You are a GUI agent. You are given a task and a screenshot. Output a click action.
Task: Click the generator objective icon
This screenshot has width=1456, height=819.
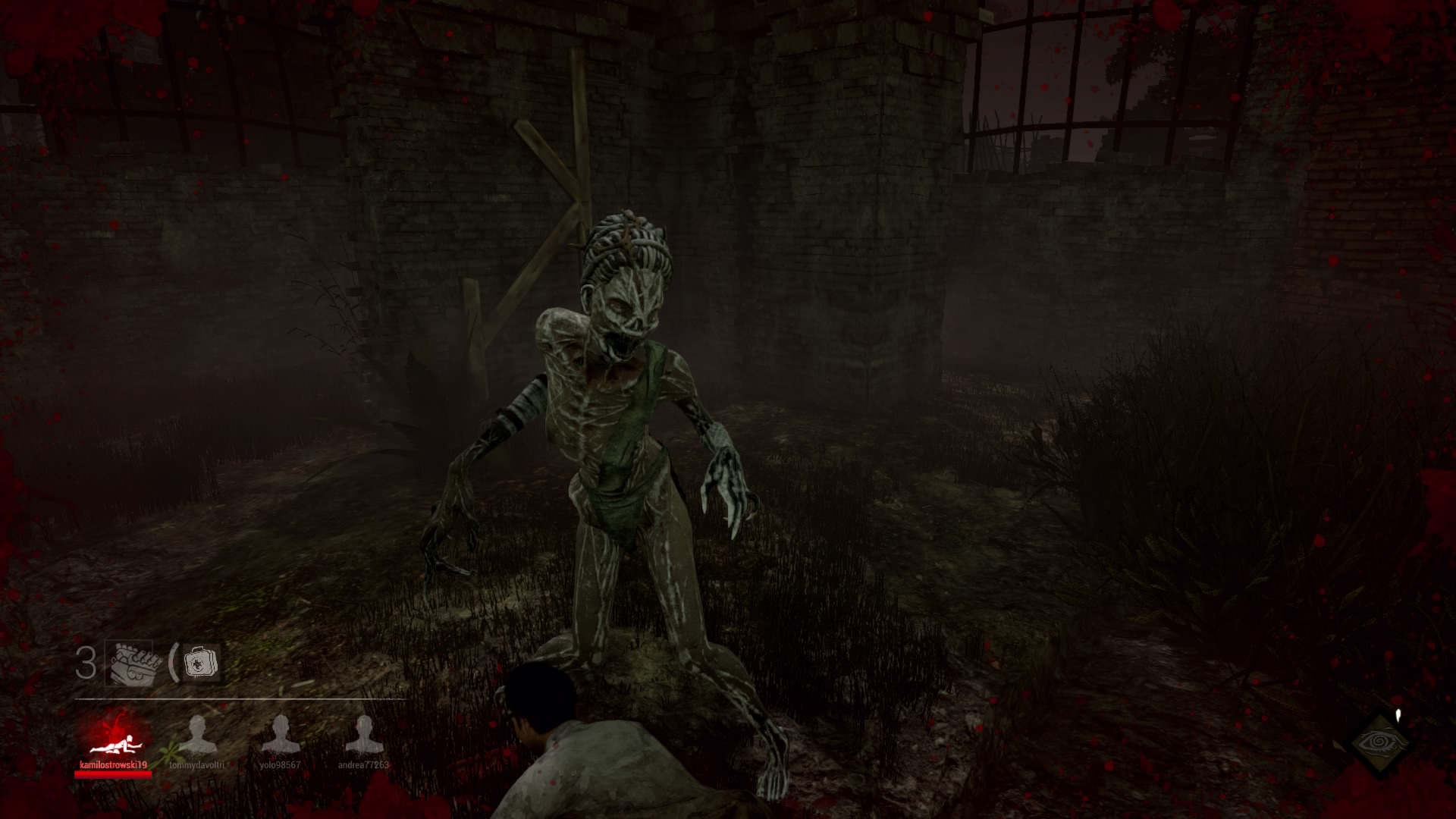[133, 664]
